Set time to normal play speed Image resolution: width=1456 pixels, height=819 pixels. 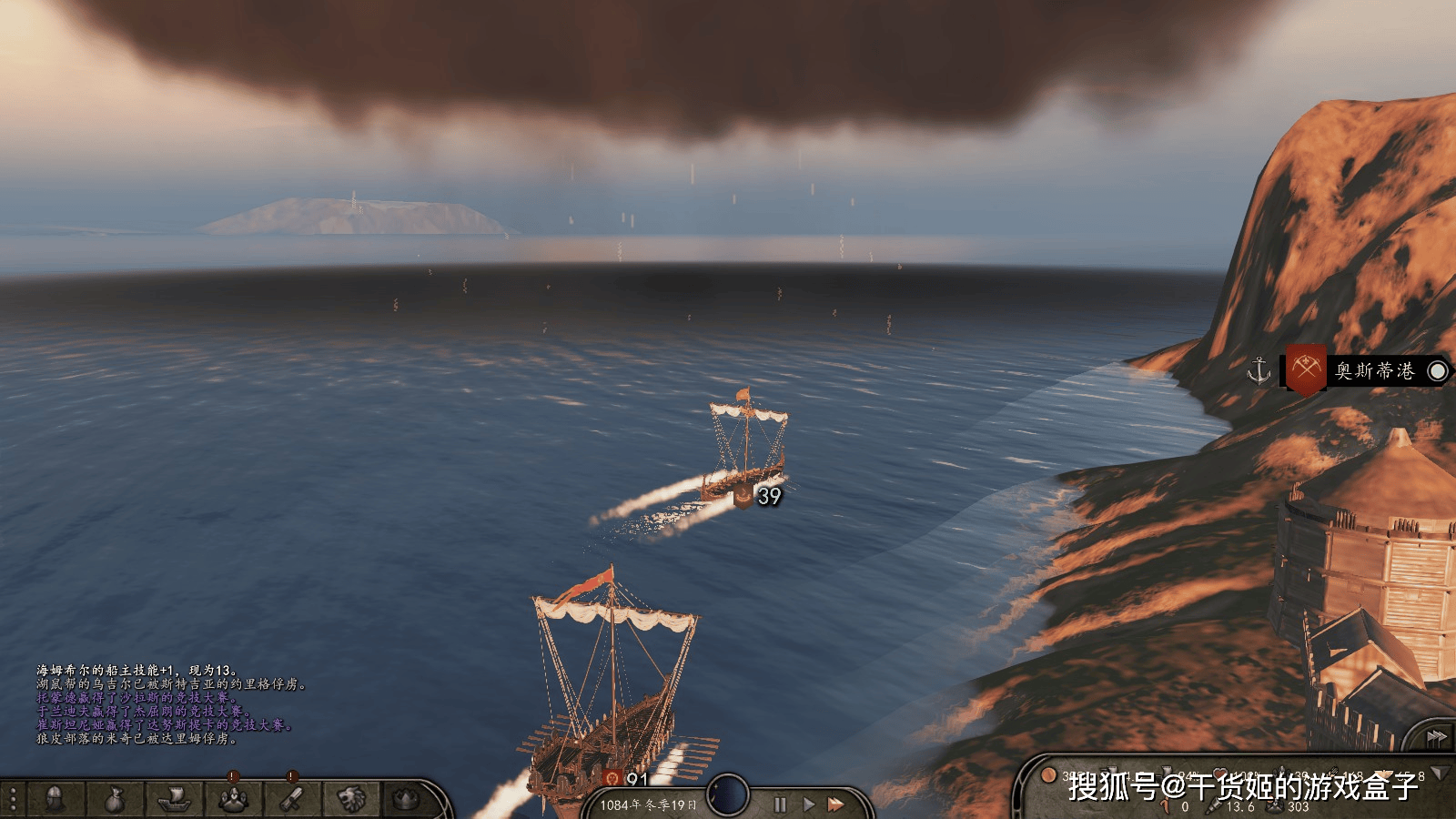(x=808, y=804)
